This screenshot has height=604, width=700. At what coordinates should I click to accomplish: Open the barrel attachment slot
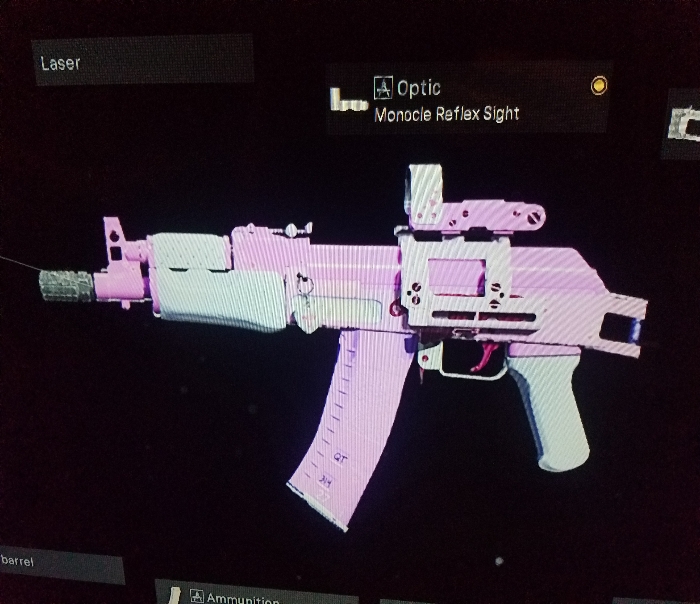click(x=60, y=564)
